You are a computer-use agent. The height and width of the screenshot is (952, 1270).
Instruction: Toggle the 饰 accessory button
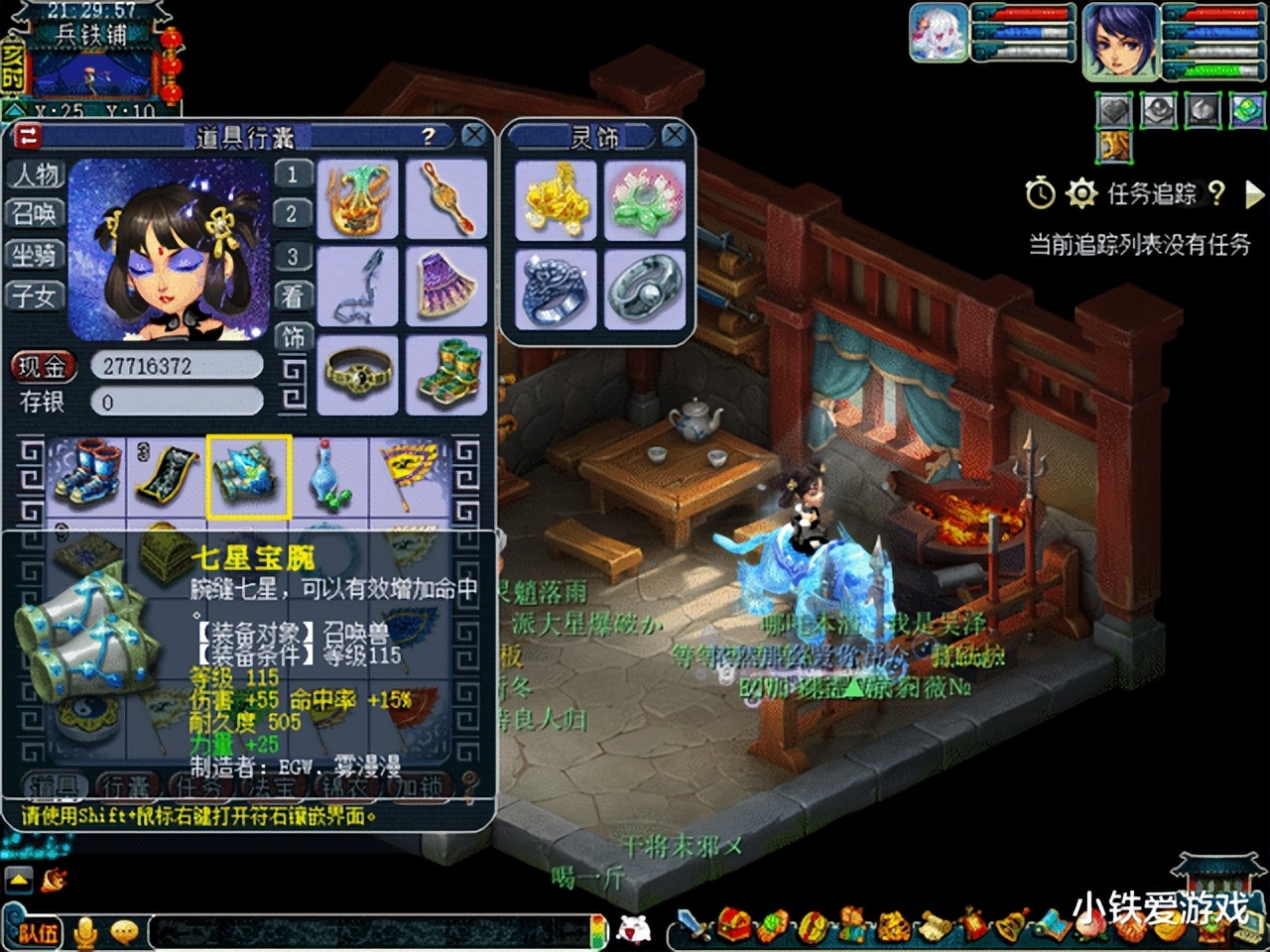(293, 337)
